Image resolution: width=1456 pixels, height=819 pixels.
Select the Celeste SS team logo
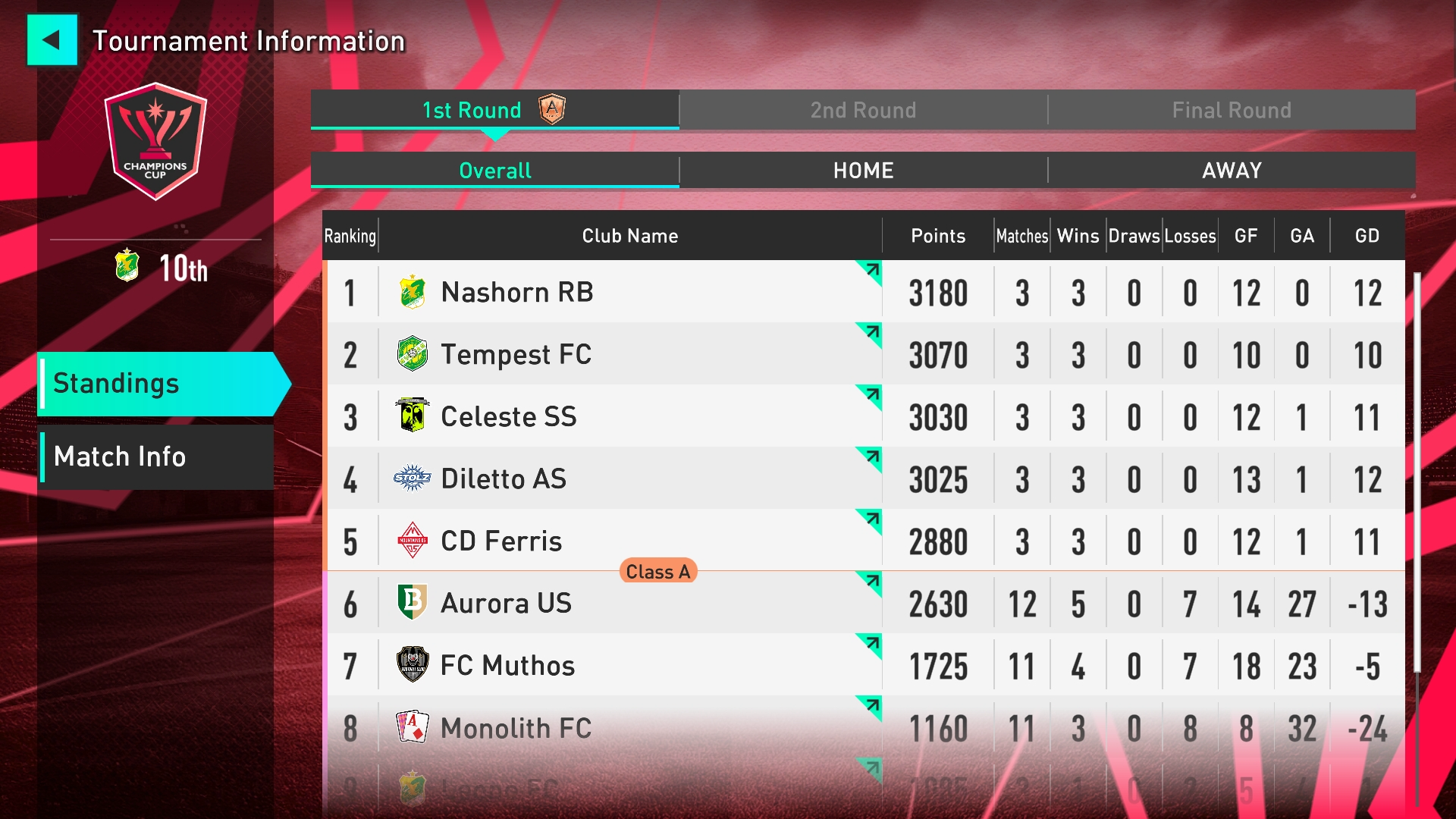[413, 416]
